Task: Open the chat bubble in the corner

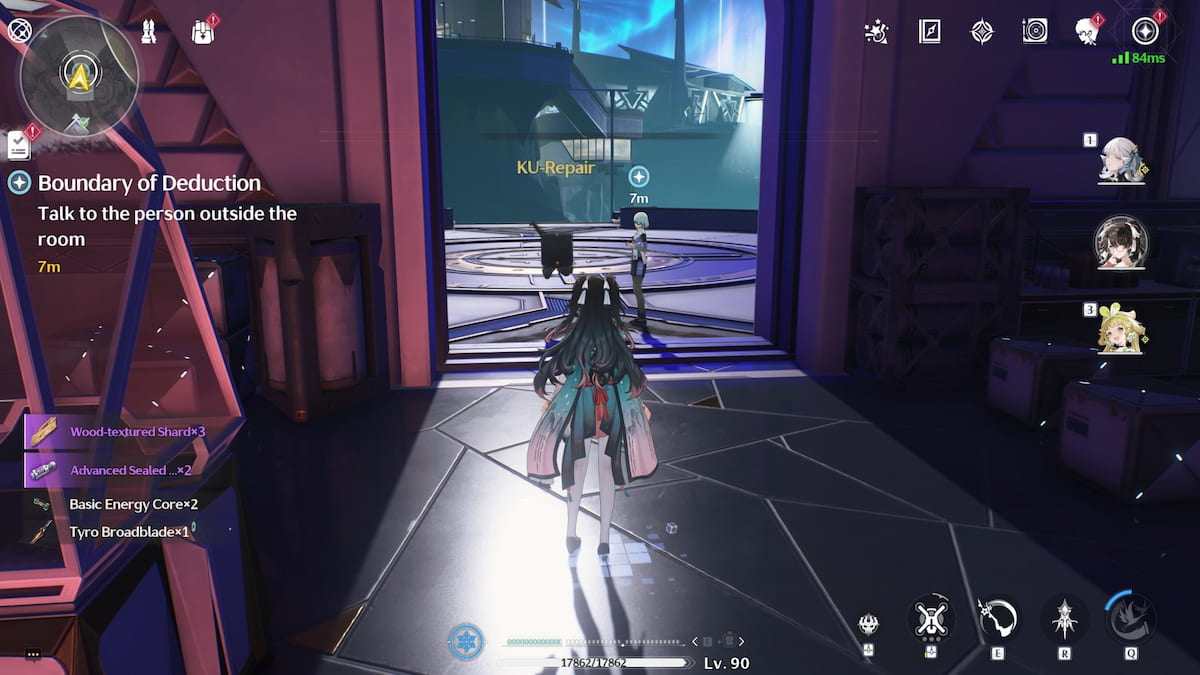Action: coord(33,654)
